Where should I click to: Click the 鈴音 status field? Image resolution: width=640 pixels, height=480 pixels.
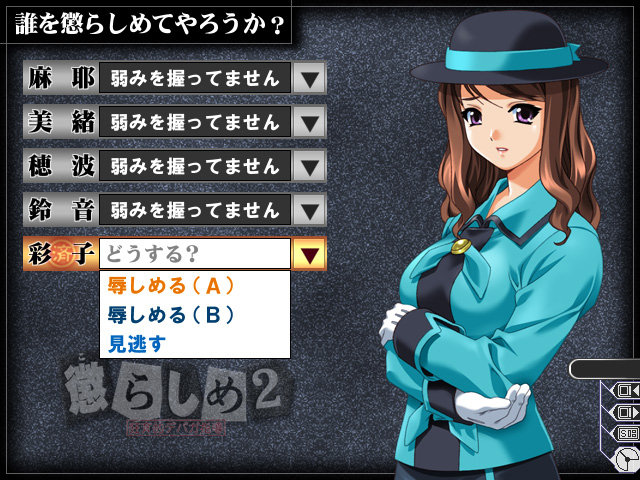click(x=194, y=210)
